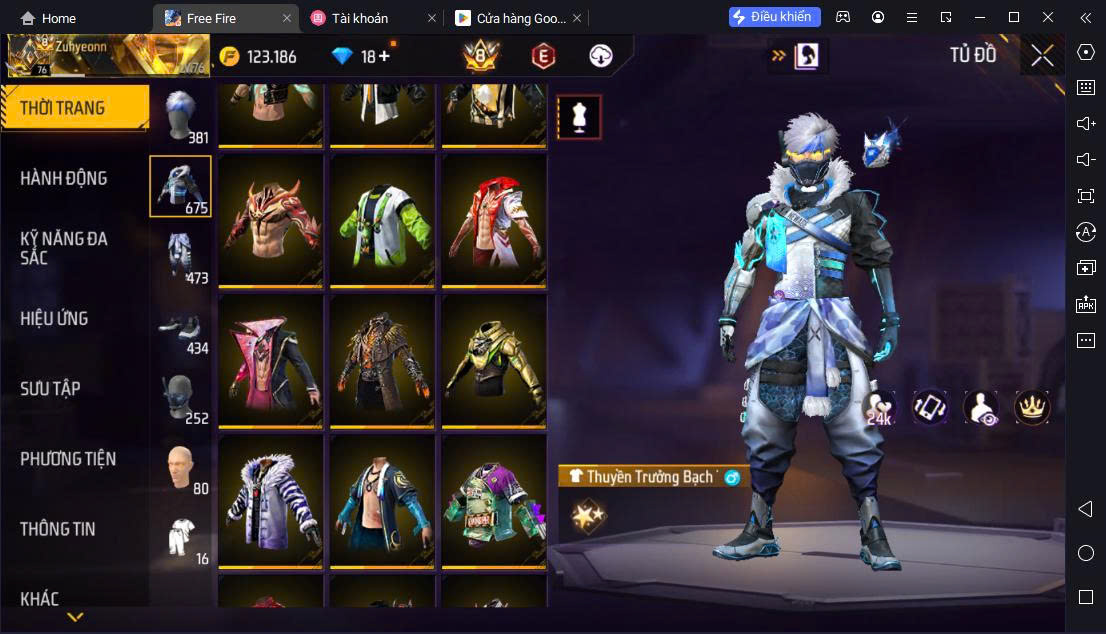The width and height of the screenshot is (1106, 634).
Task: Open the THÔNG TIN tab
Action: [x=58, y=529]
